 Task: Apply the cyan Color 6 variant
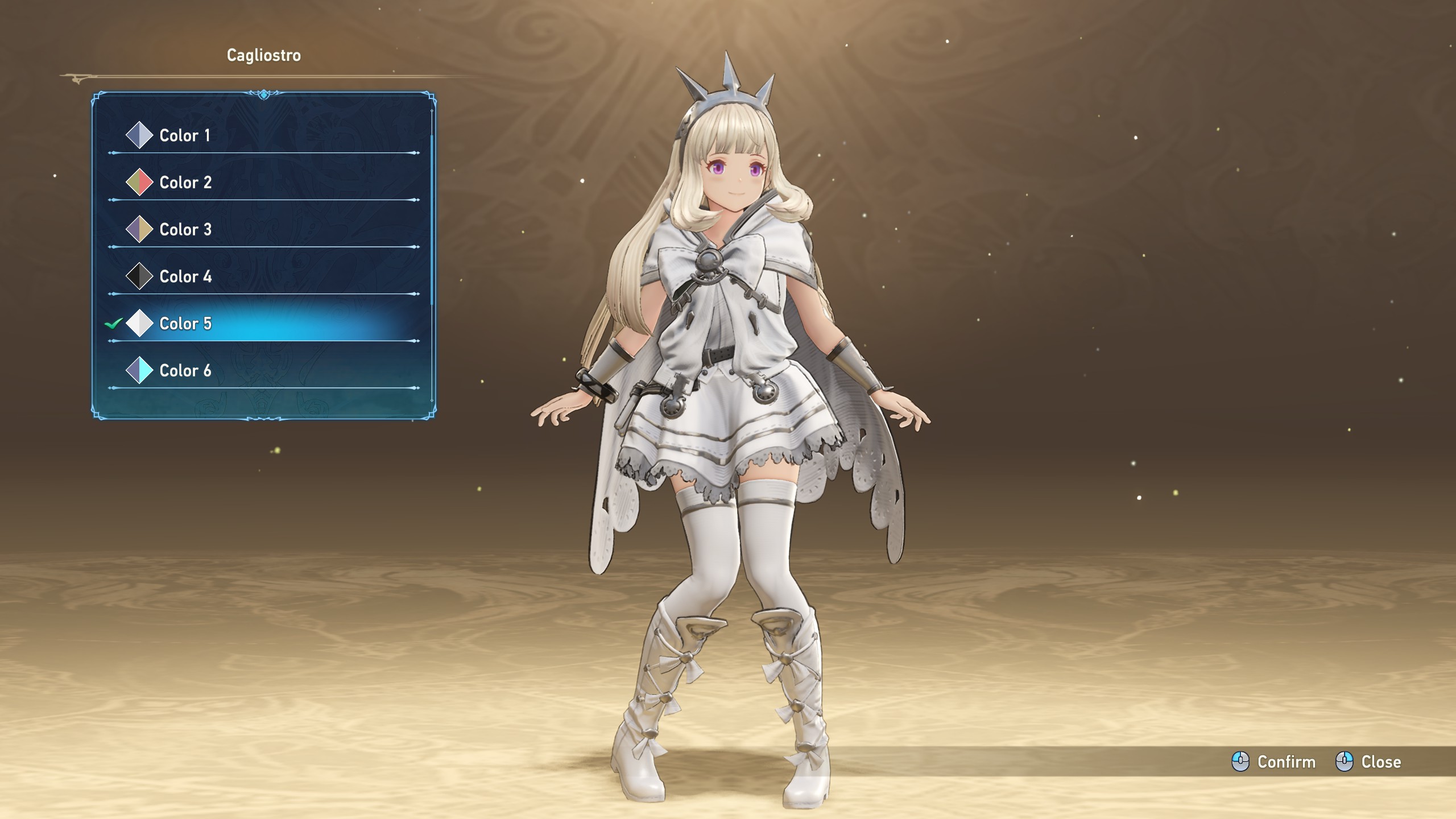tap(185, 371)
